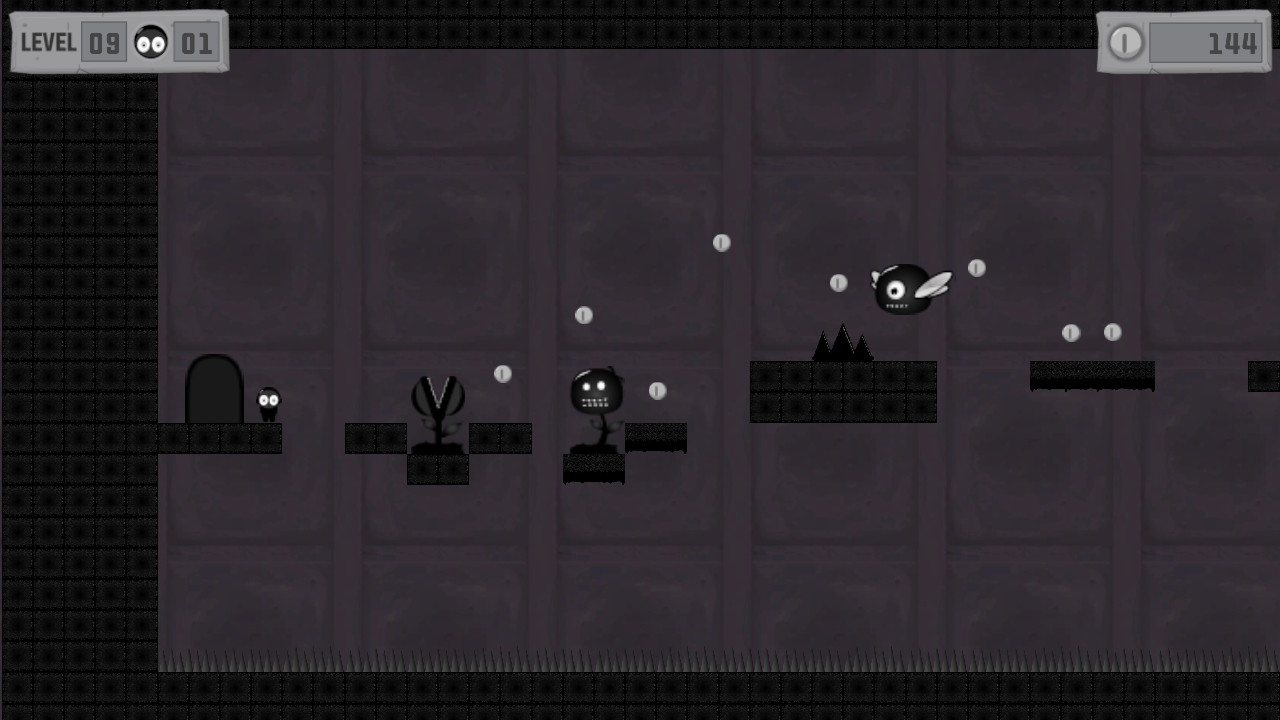Click the coin to the right of the flying enemy
Screen dimensions: 1280x720
pyautogui.click(x=977, y=268)
